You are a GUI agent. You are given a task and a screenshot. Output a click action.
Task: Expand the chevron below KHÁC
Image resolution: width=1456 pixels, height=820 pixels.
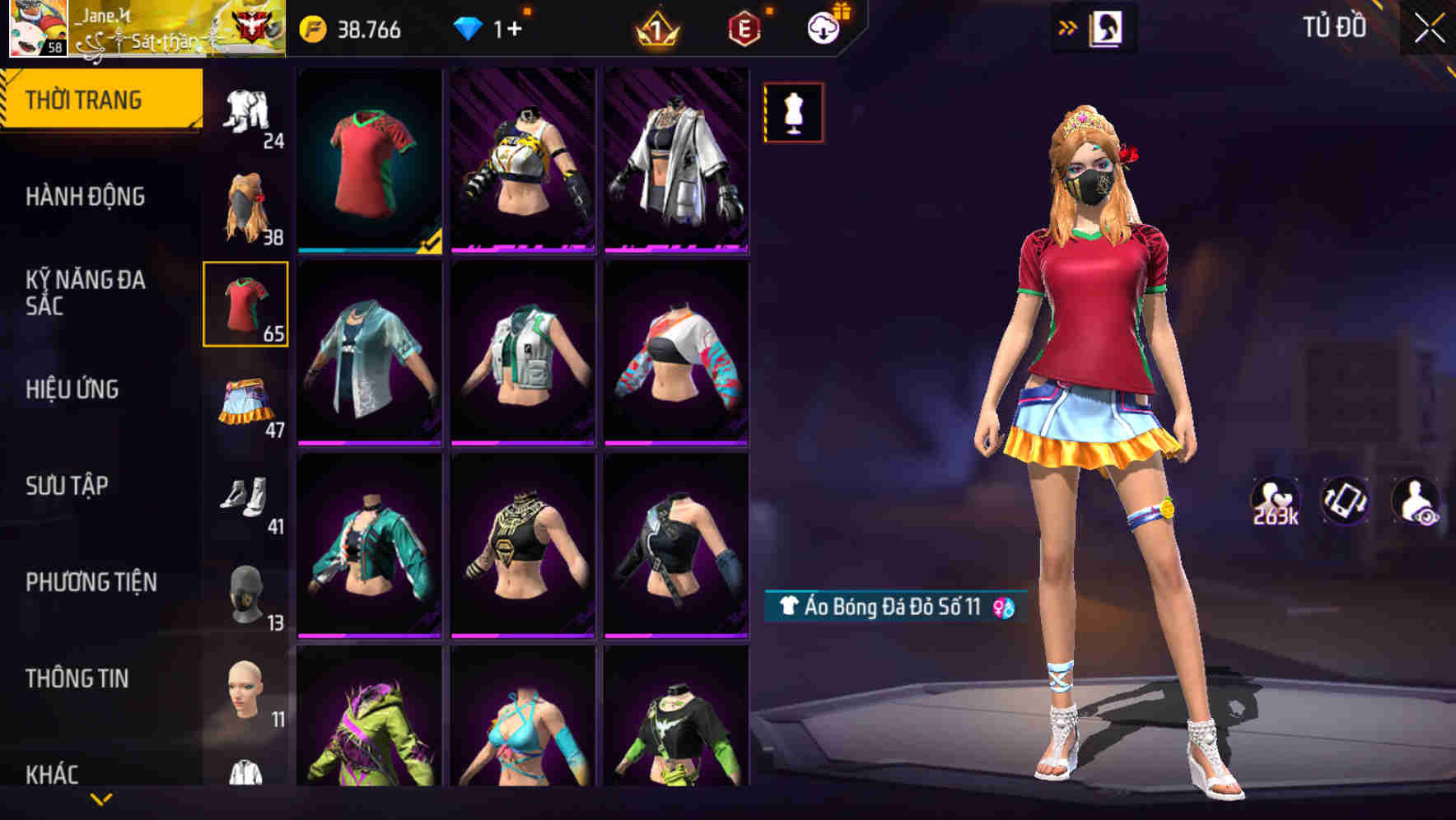click(x=101, y=799)
